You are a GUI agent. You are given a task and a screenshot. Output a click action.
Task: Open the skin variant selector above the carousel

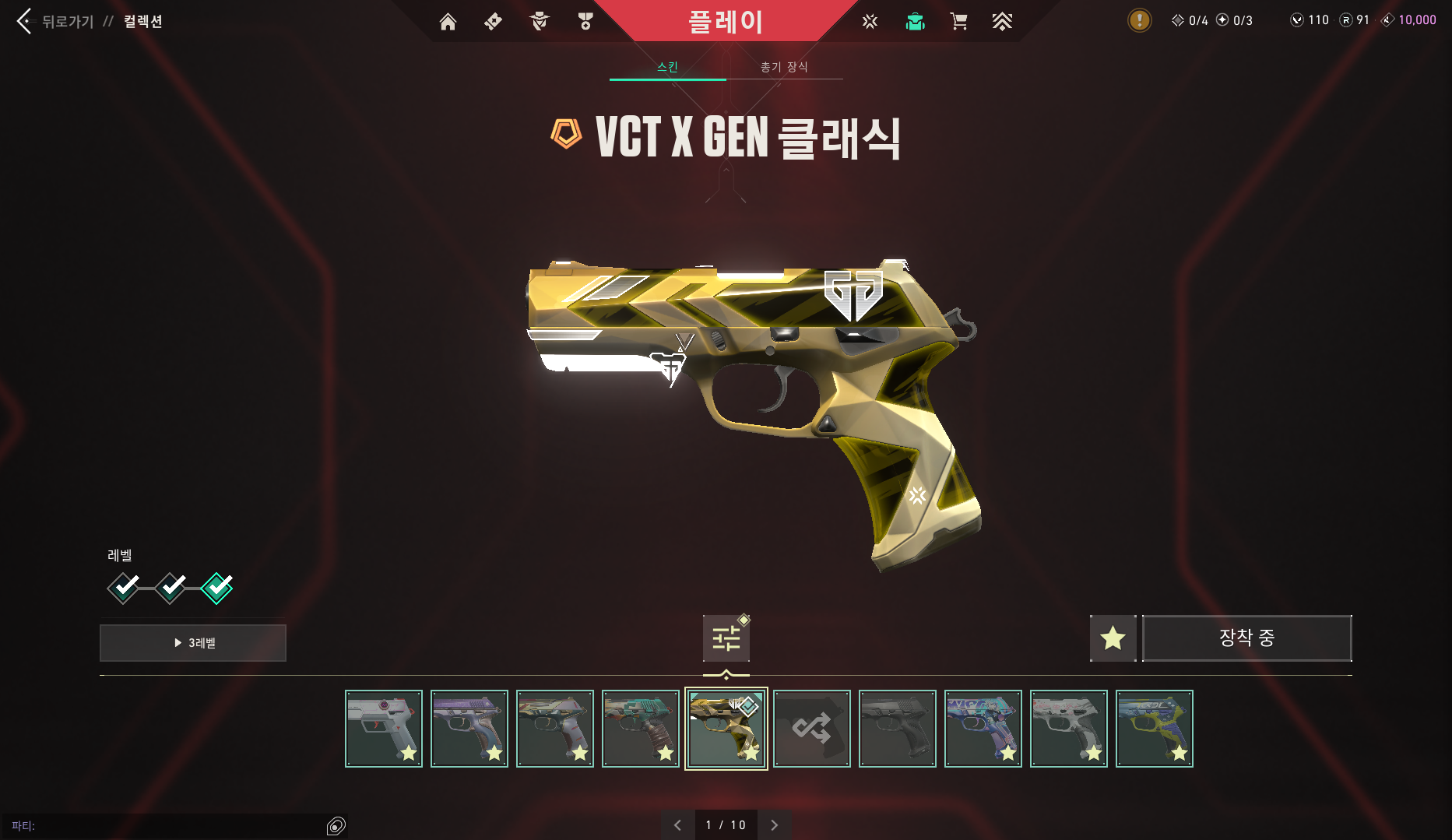726,638
